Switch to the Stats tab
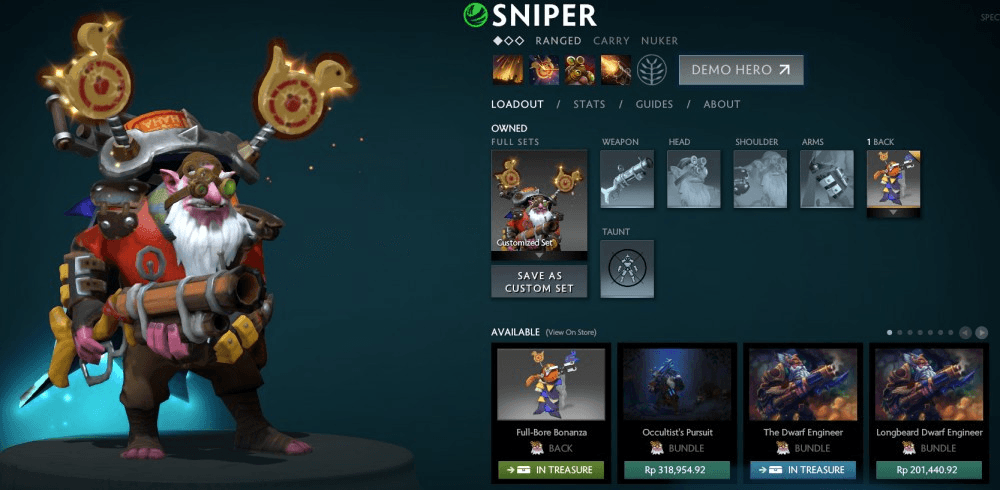Screen dimensions: 1000x490 click(x=589, y=104)
